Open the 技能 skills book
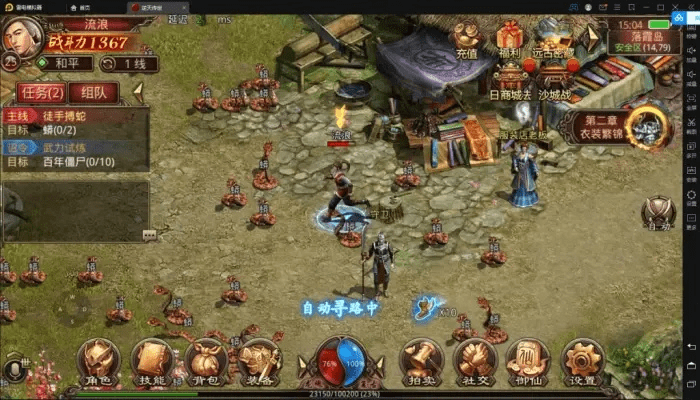The image size is (700, 400). pyautogui.click(x=152, y=361)
